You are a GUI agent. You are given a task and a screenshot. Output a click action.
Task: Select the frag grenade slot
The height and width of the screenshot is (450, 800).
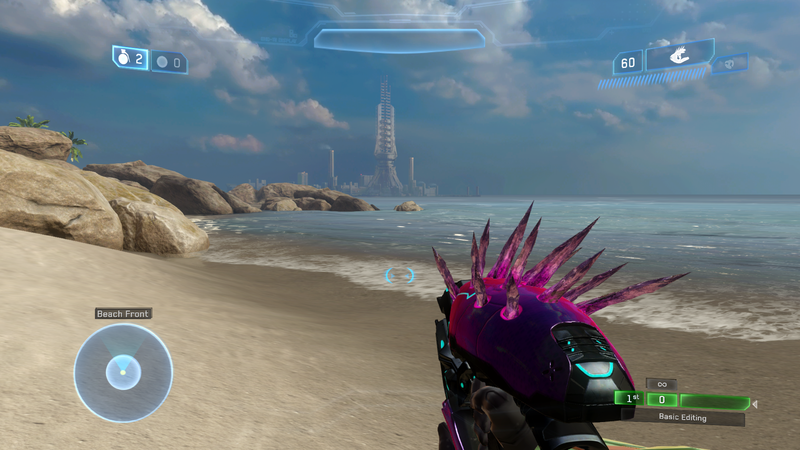130,59
